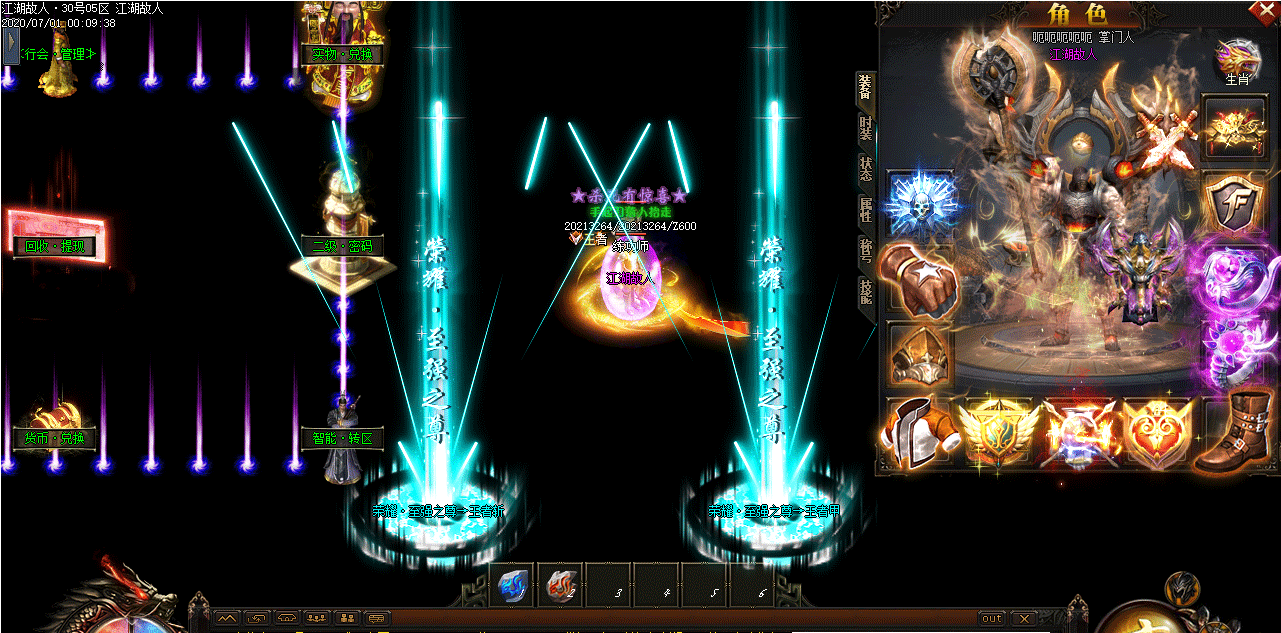The width and height of the screenshot is (1281, 633).
Task: Select the golden winged shield badge
Action: pos(996,432)
